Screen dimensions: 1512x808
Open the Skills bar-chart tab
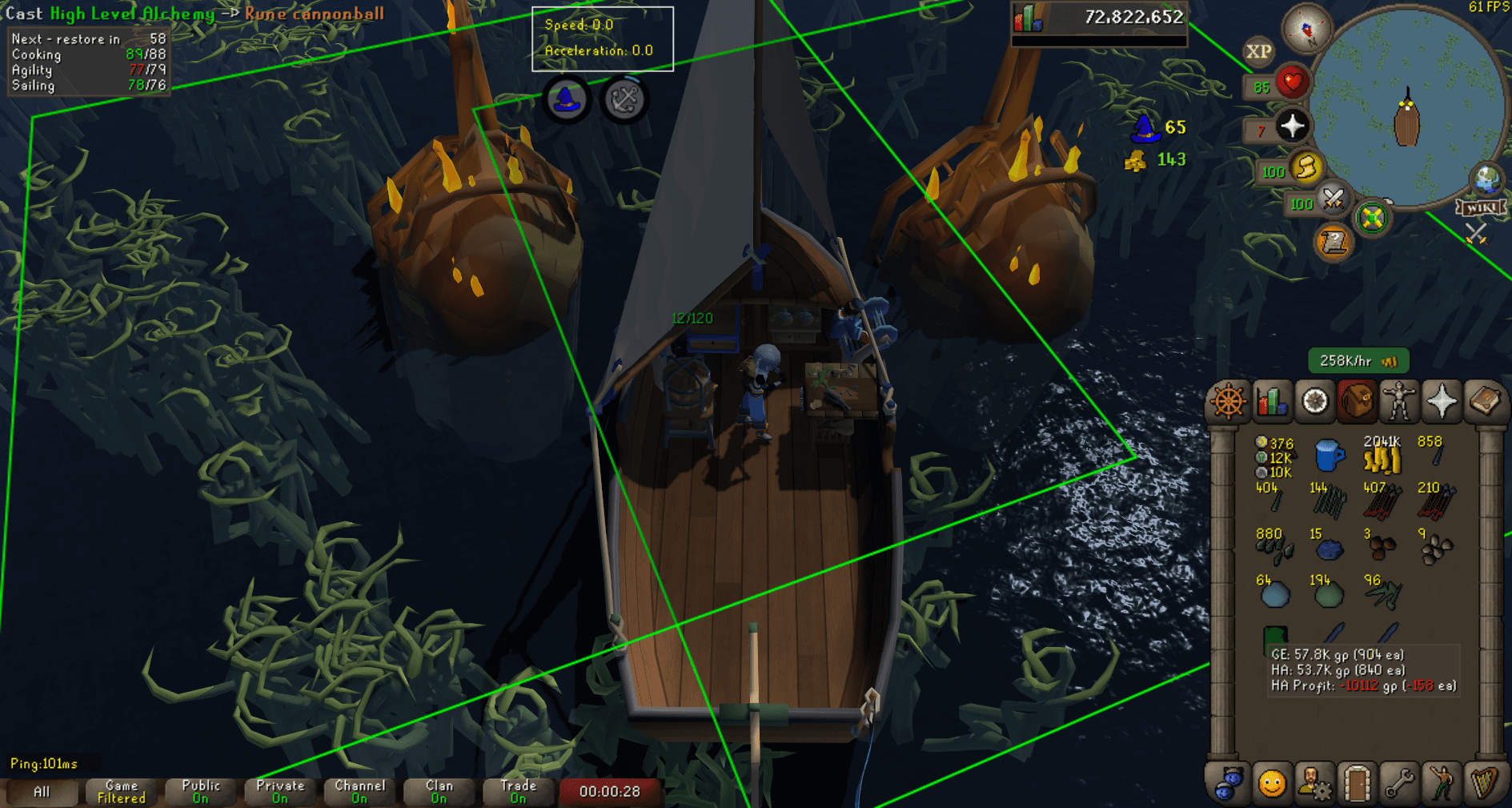click(1271, 400)
